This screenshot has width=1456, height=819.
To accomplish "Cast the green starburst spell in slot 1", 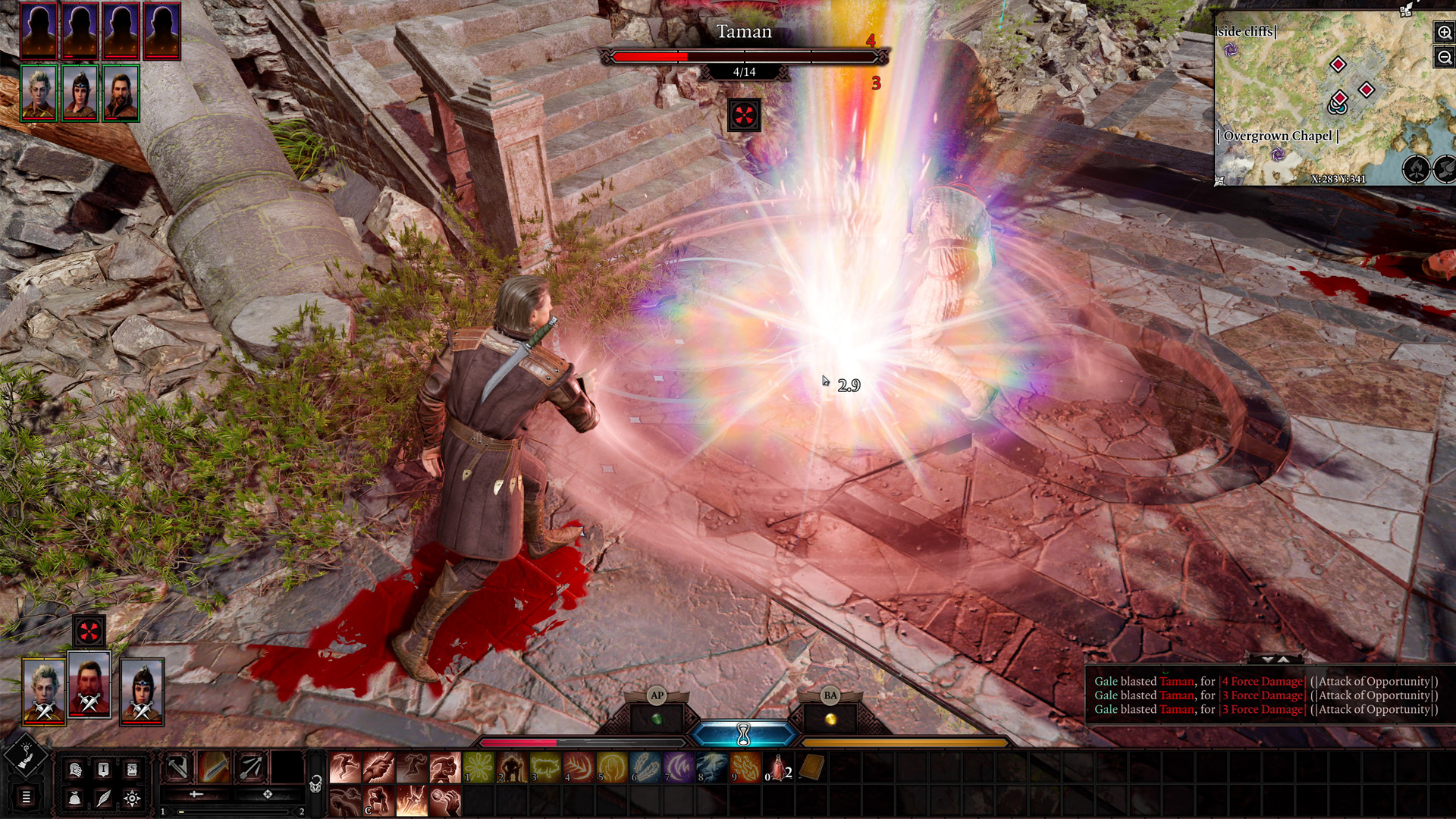I will (x=479, y=768).
